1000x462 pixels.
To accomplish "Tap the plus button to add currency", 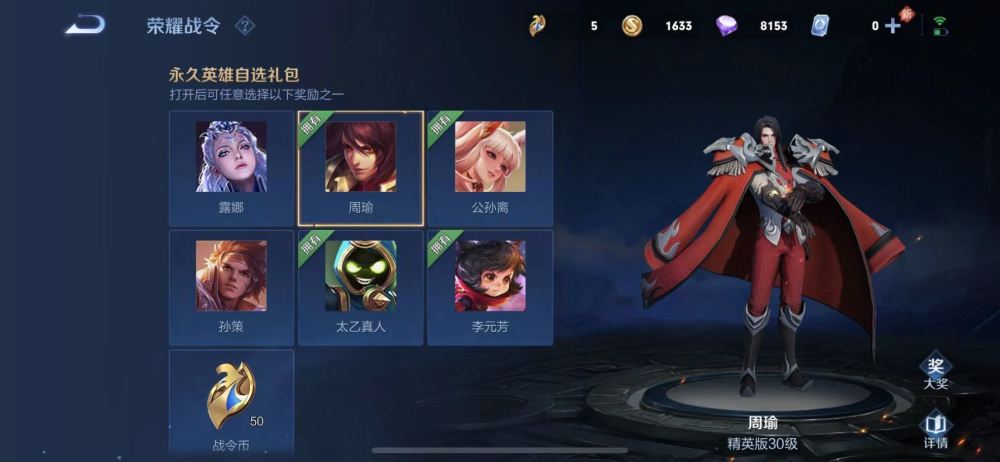I will [x=893, y=25].
